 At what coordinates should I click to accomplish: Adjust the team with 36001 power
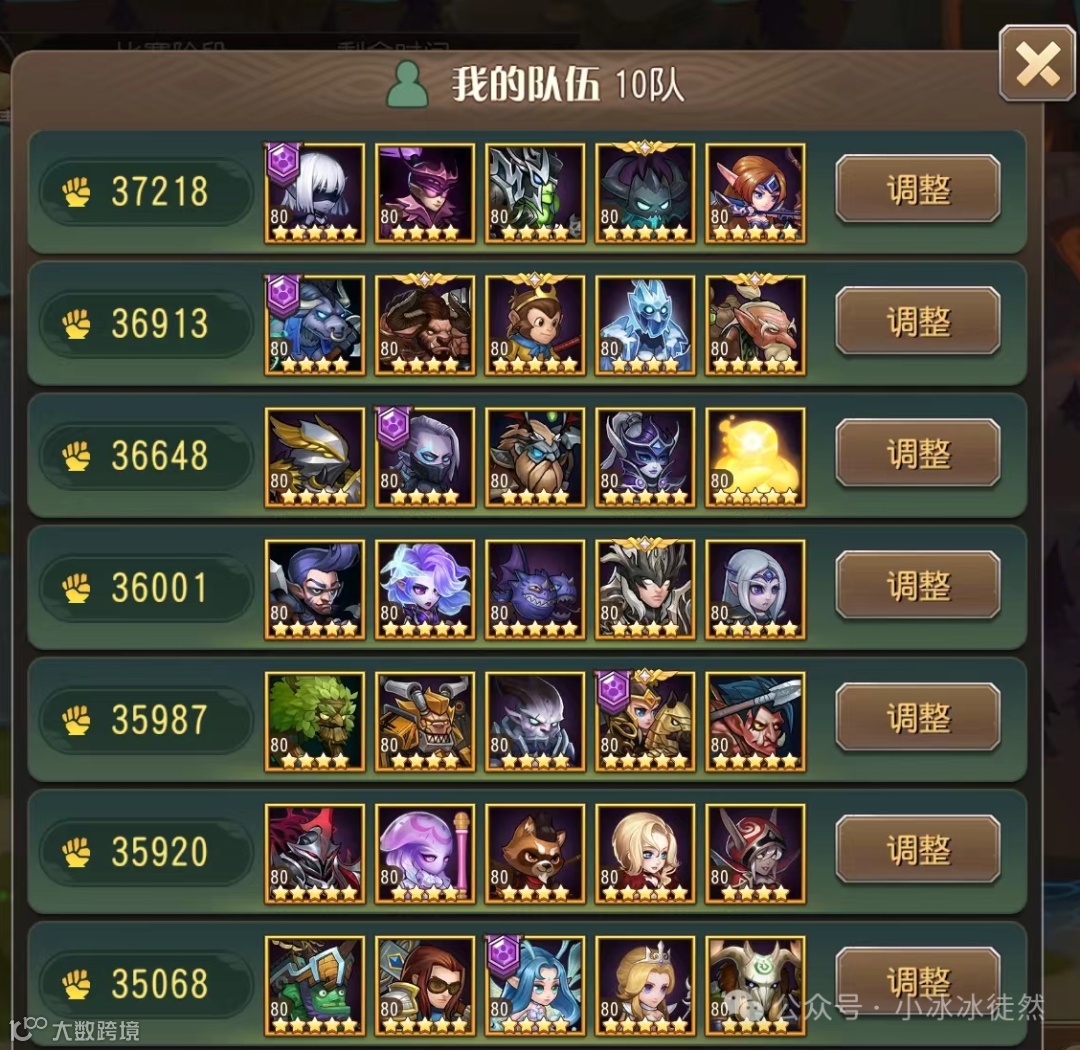pyautogui.click(x=918, y=585)
